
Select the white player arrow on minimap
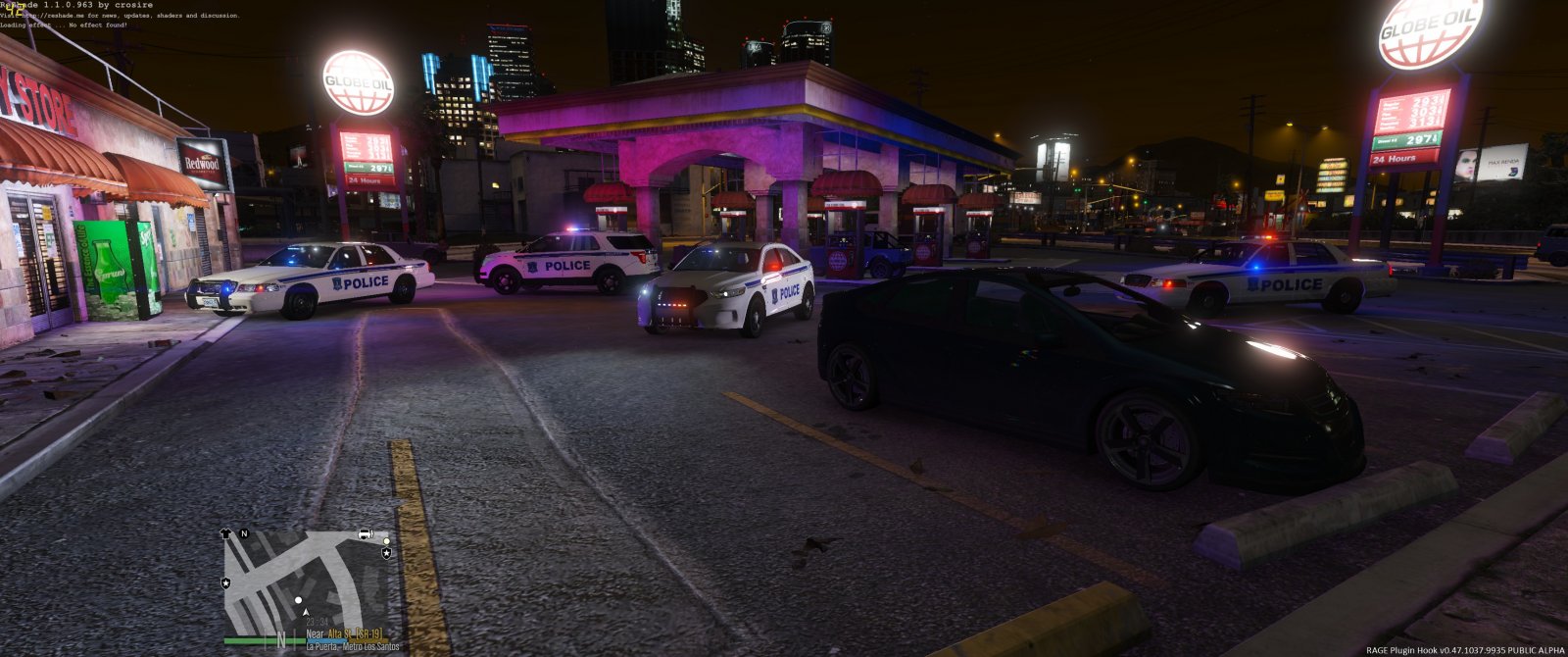coord(306,613)
